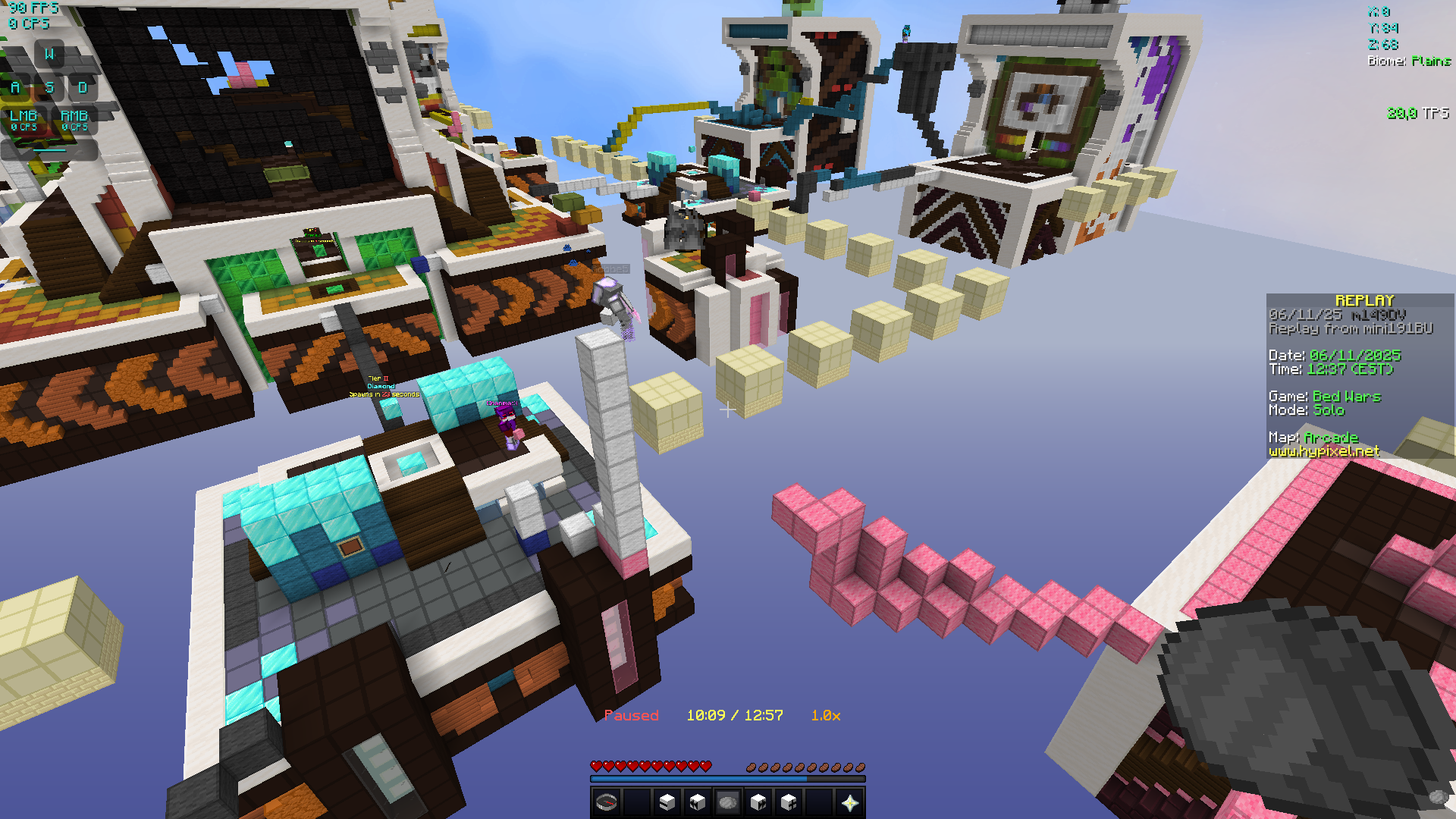This screenshot has height=819, width=1456.
Task: Click the spacebar indicator on the keystroke overlay
Action: coord(49,150)
